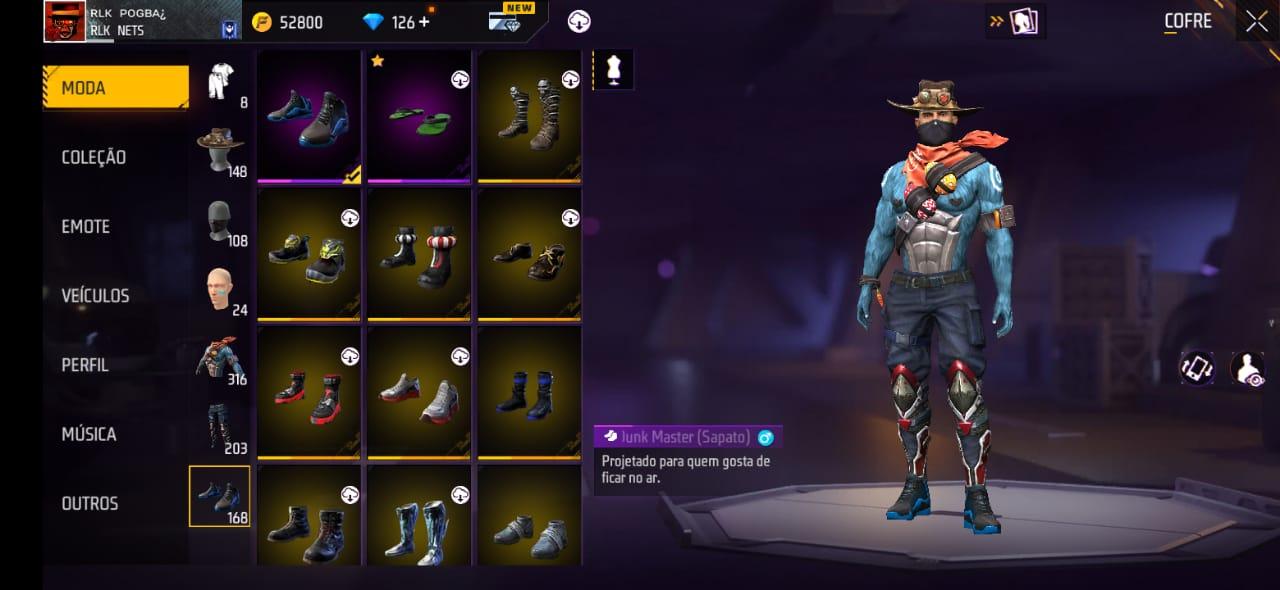1280x590 pixels.
Task: Close the wardrobe screen with X
Action: click(1256, 21)
